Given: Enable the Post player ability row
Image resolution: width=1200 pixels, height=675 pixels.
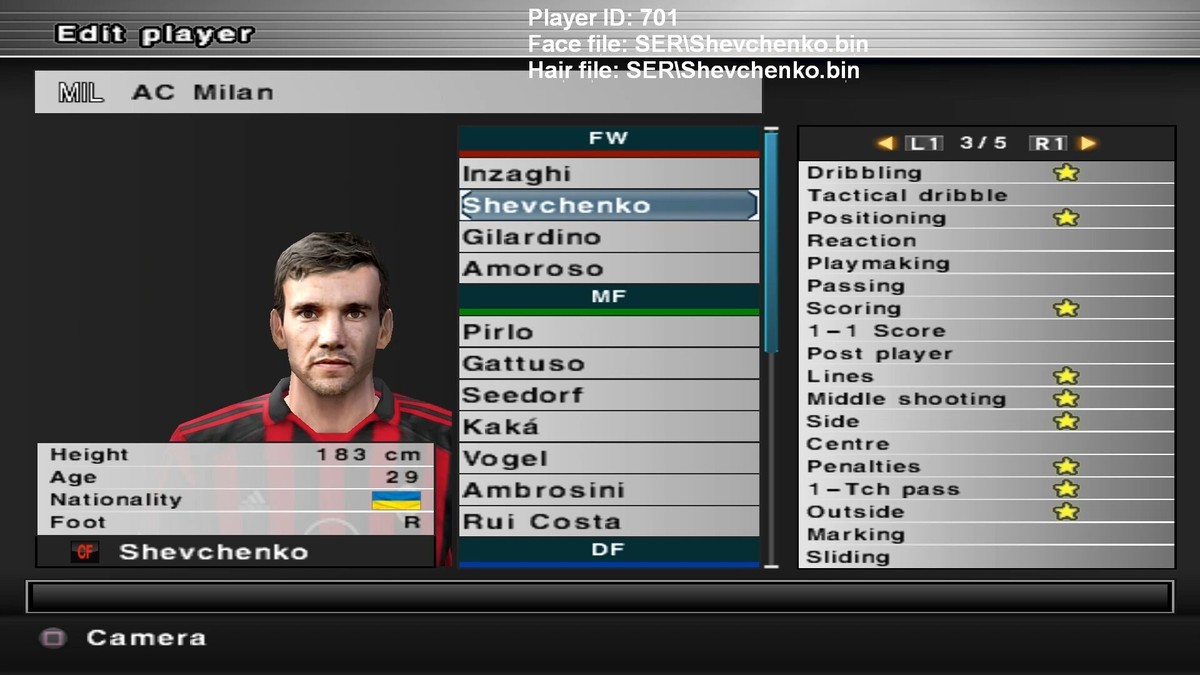Looking at the screenshot, I should (x=985, y=353).
